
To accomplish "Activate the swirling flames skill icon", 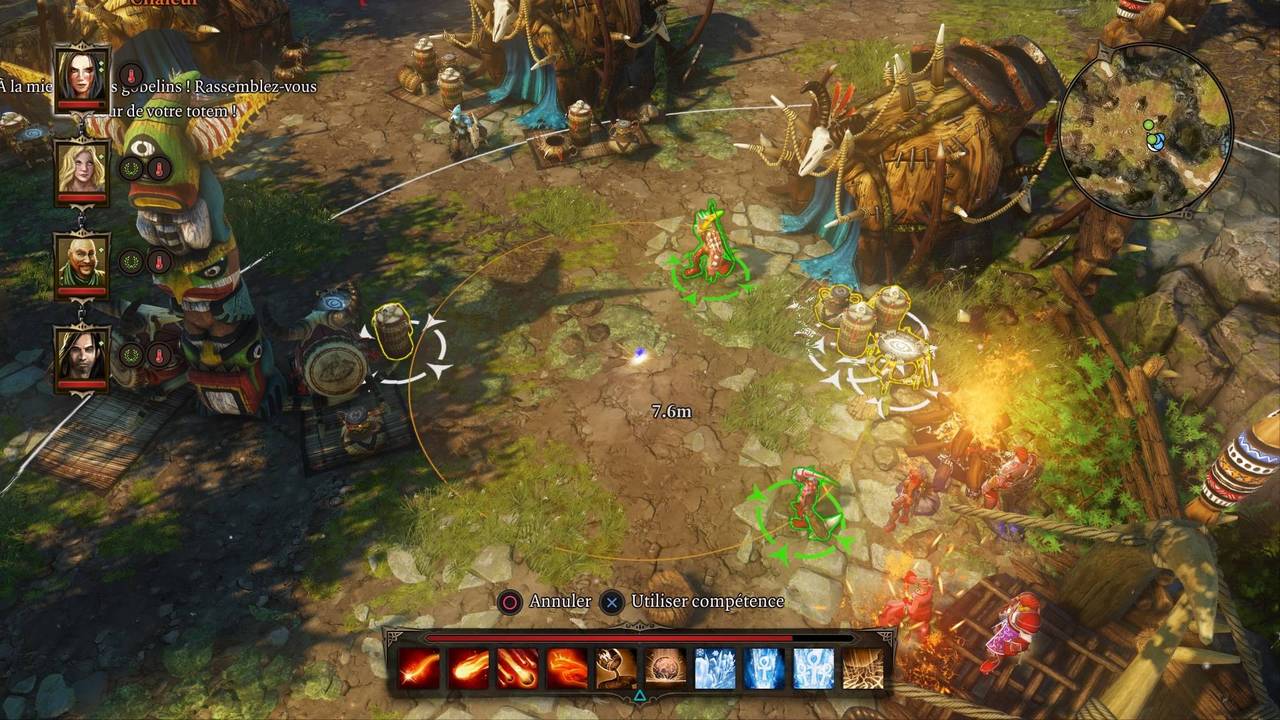I will [567, 669].
